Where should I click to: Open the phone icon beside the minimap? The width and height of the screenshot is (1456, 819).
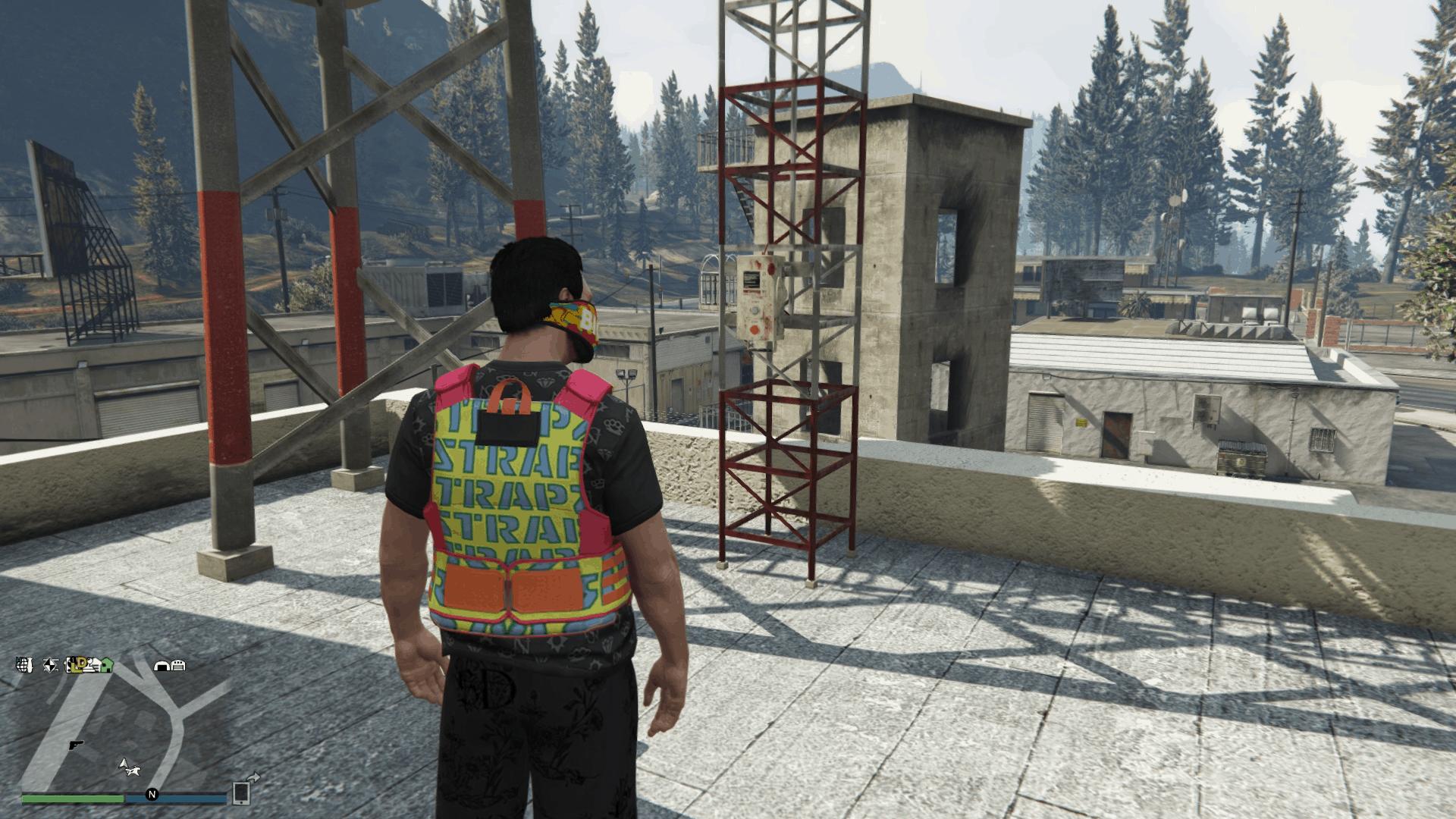click(241, 792)
